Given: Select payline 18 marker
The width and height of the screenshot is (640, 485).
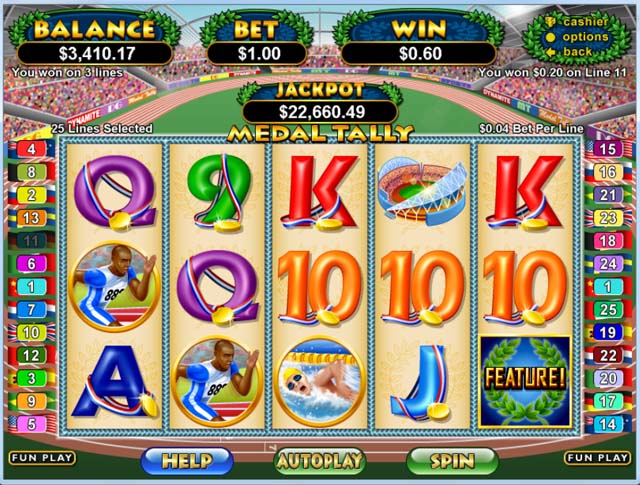Looking at the screenshot, I should [x=607, y=241].
